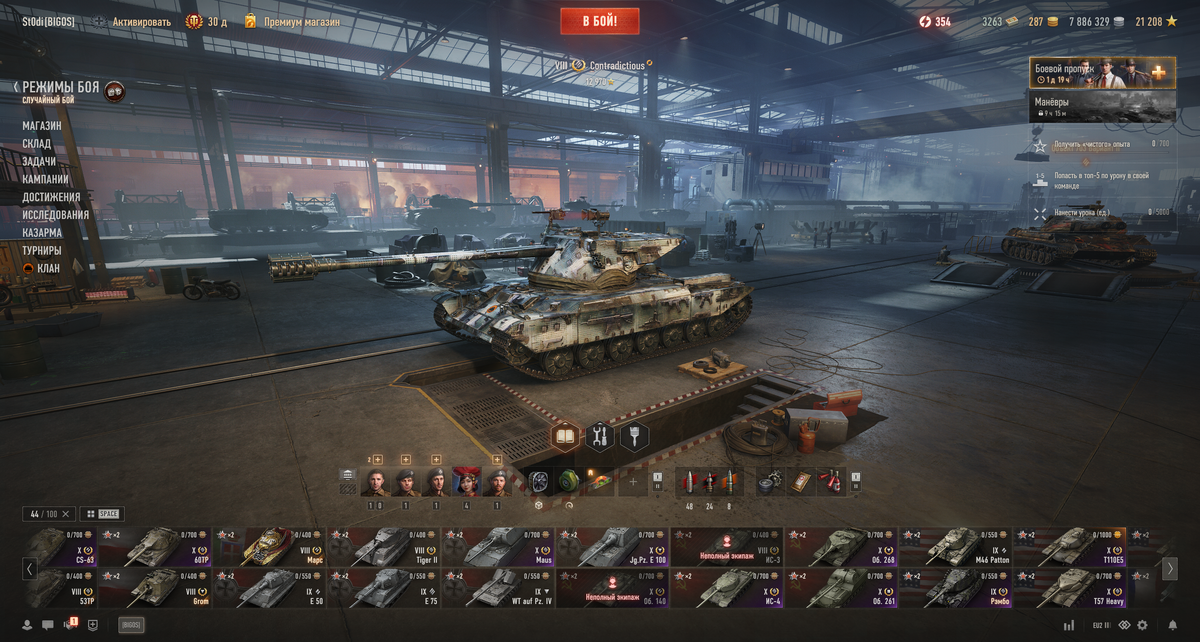Open the wrench-and-screwdriver equipment tab
The width and height of the screenshot is (1200, 642).
tap(599, 436)
